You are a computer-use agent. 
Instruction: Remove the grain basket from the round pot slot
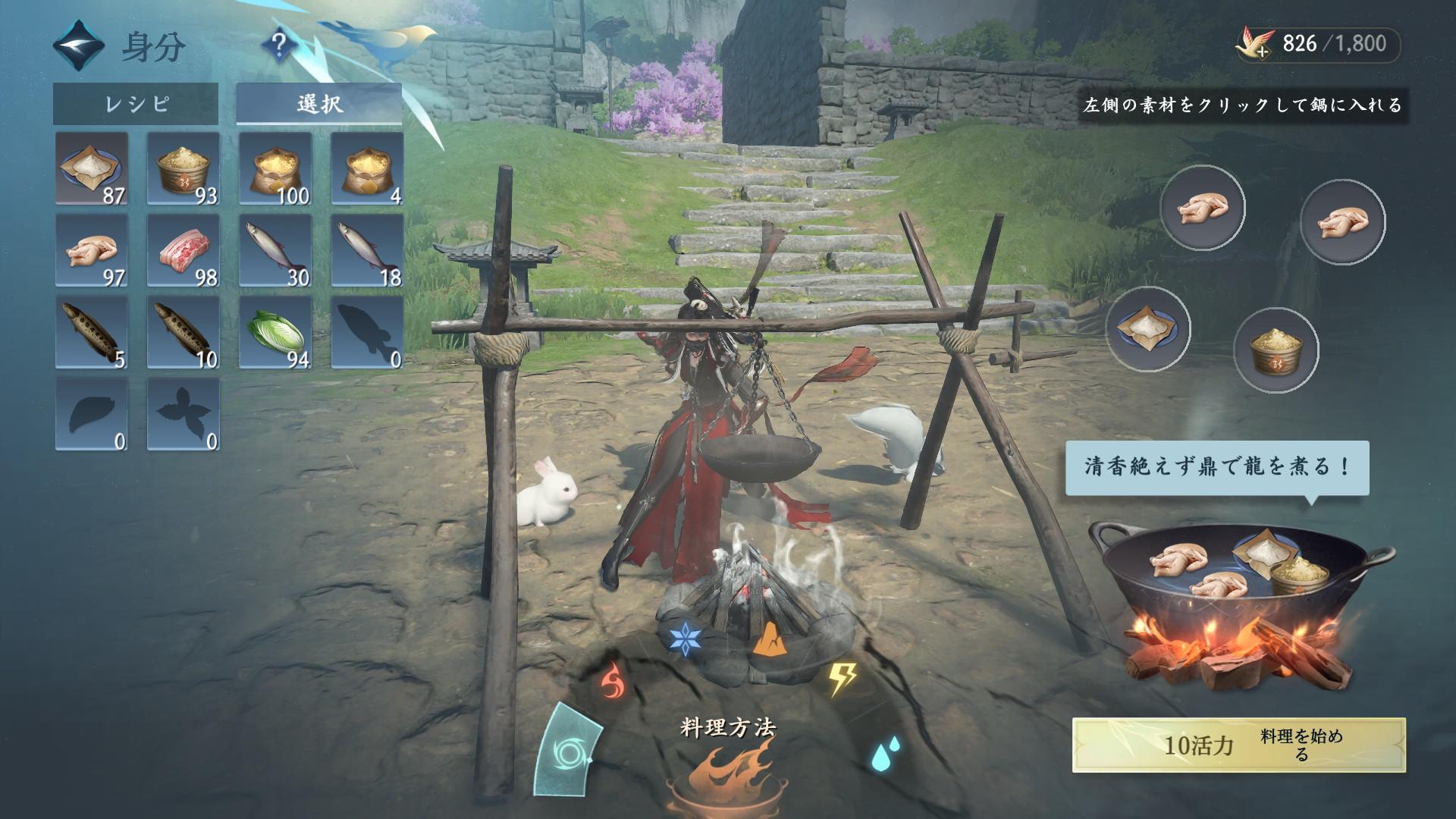[x=1276, y=350]
